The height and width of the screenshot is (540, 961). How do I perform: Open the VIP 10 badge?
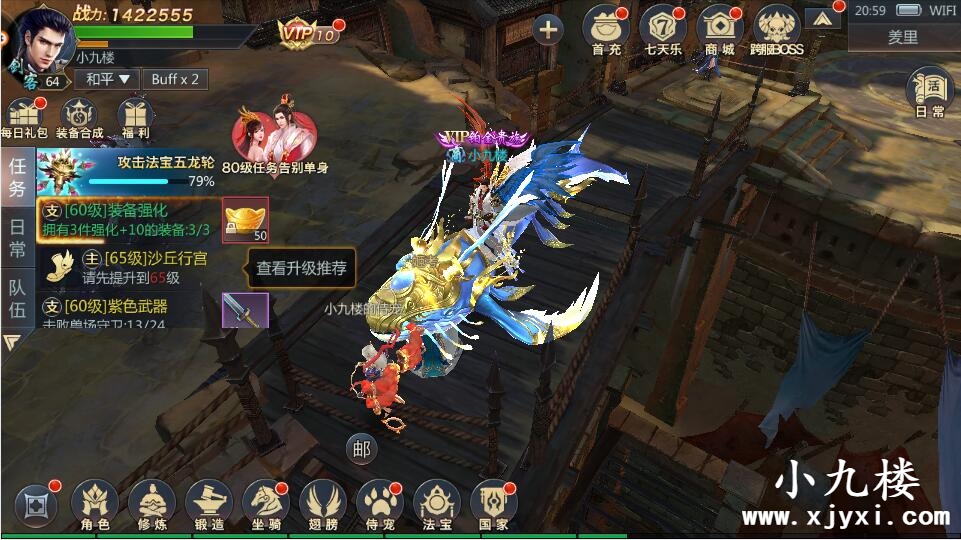click(309, 33)
